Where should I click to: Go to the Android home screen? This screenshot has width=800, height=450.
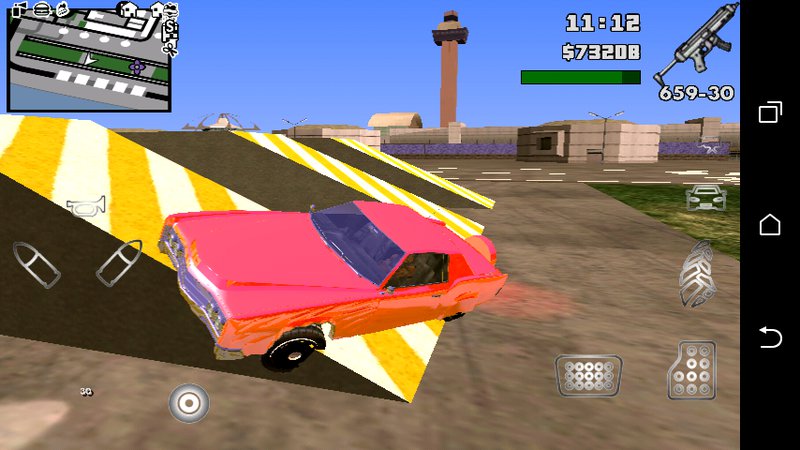(x=770, y=225)
